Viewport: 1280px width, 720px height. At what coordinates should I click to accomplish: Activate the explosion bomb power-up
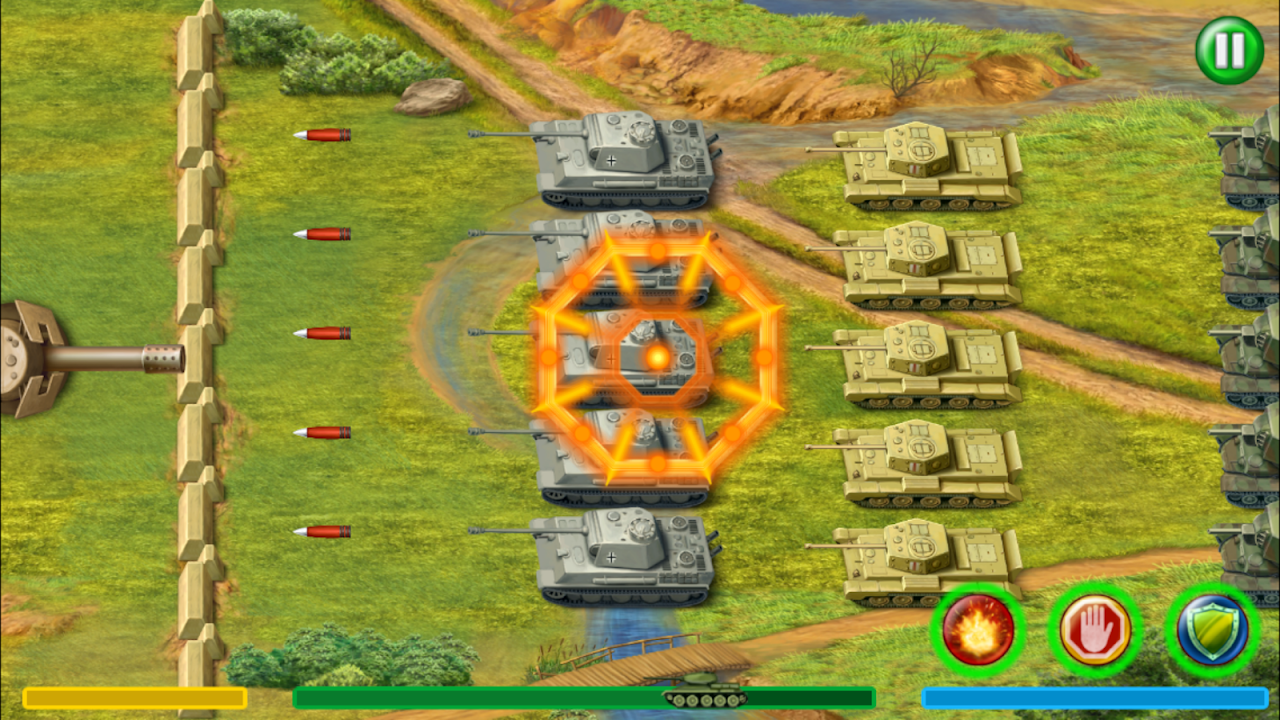pyautogui.click(x=978, y=630)
